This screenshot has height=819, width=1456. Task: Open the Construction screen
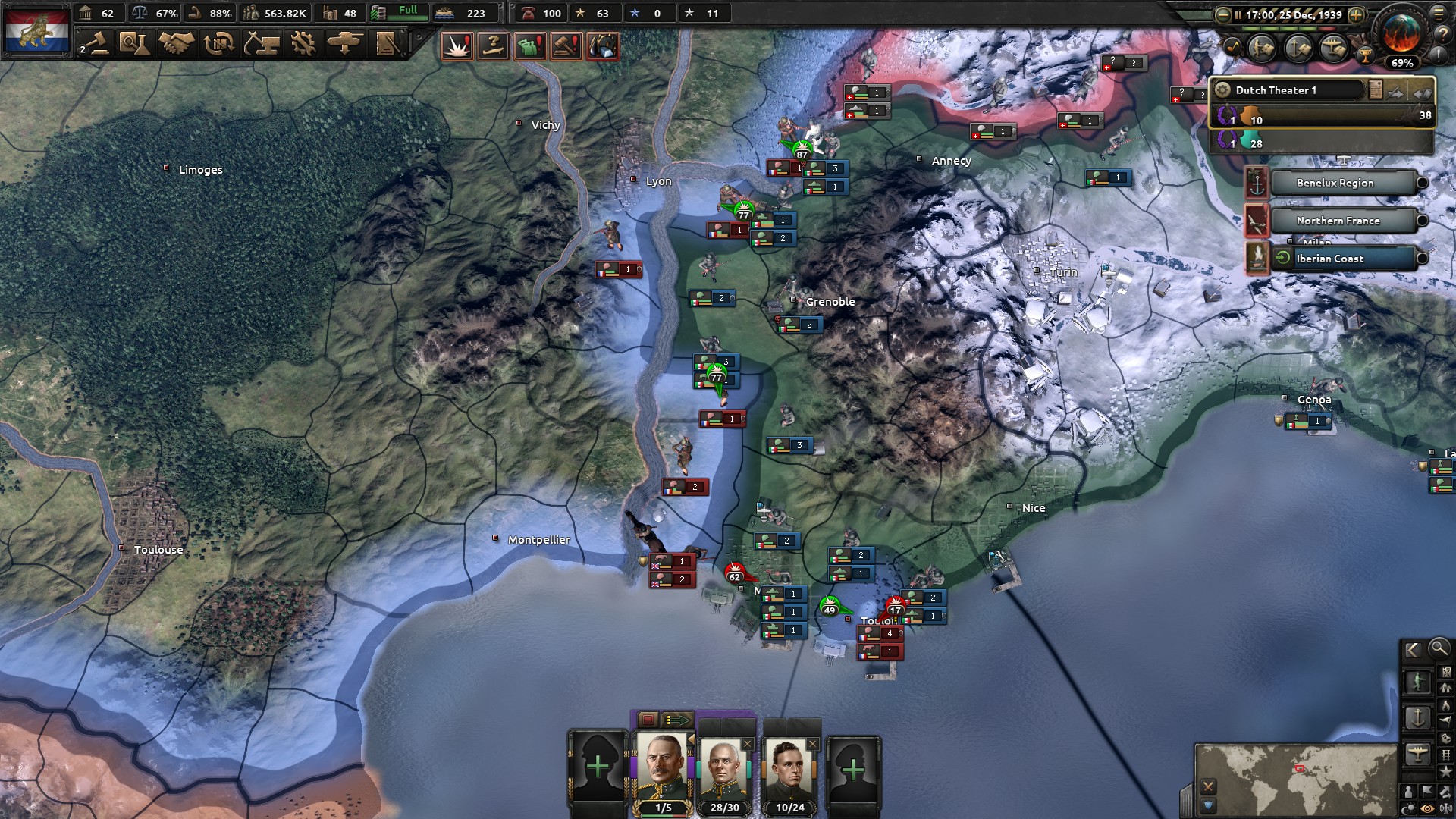[263, 43]
